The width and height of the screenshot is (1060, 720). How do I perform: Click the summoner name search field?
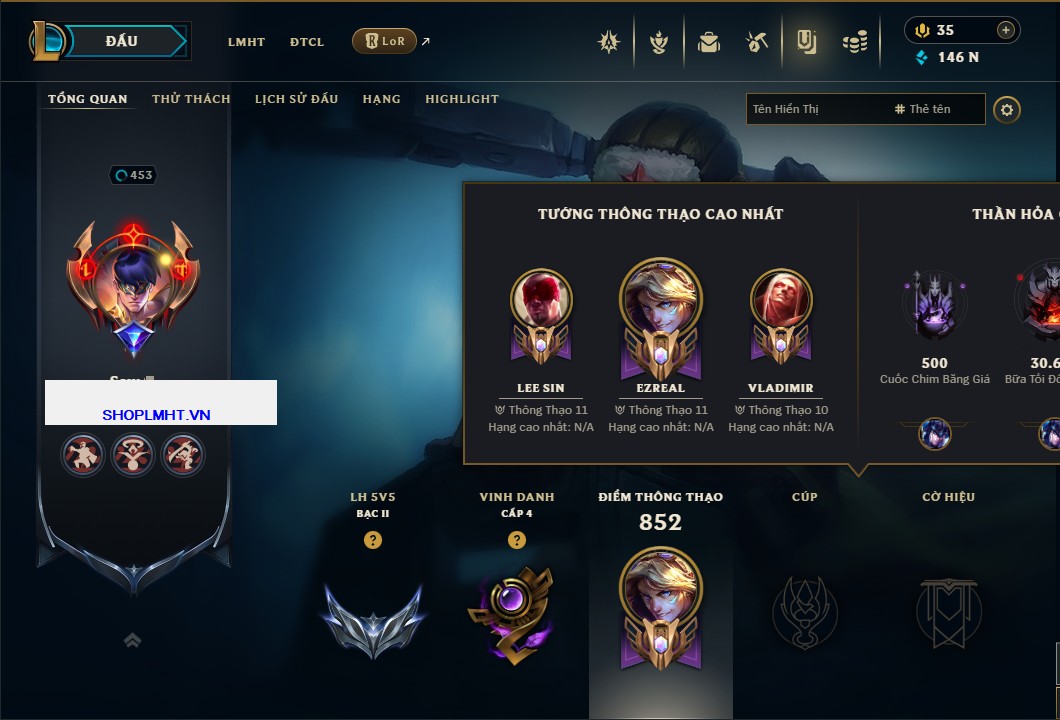(815, 109)
